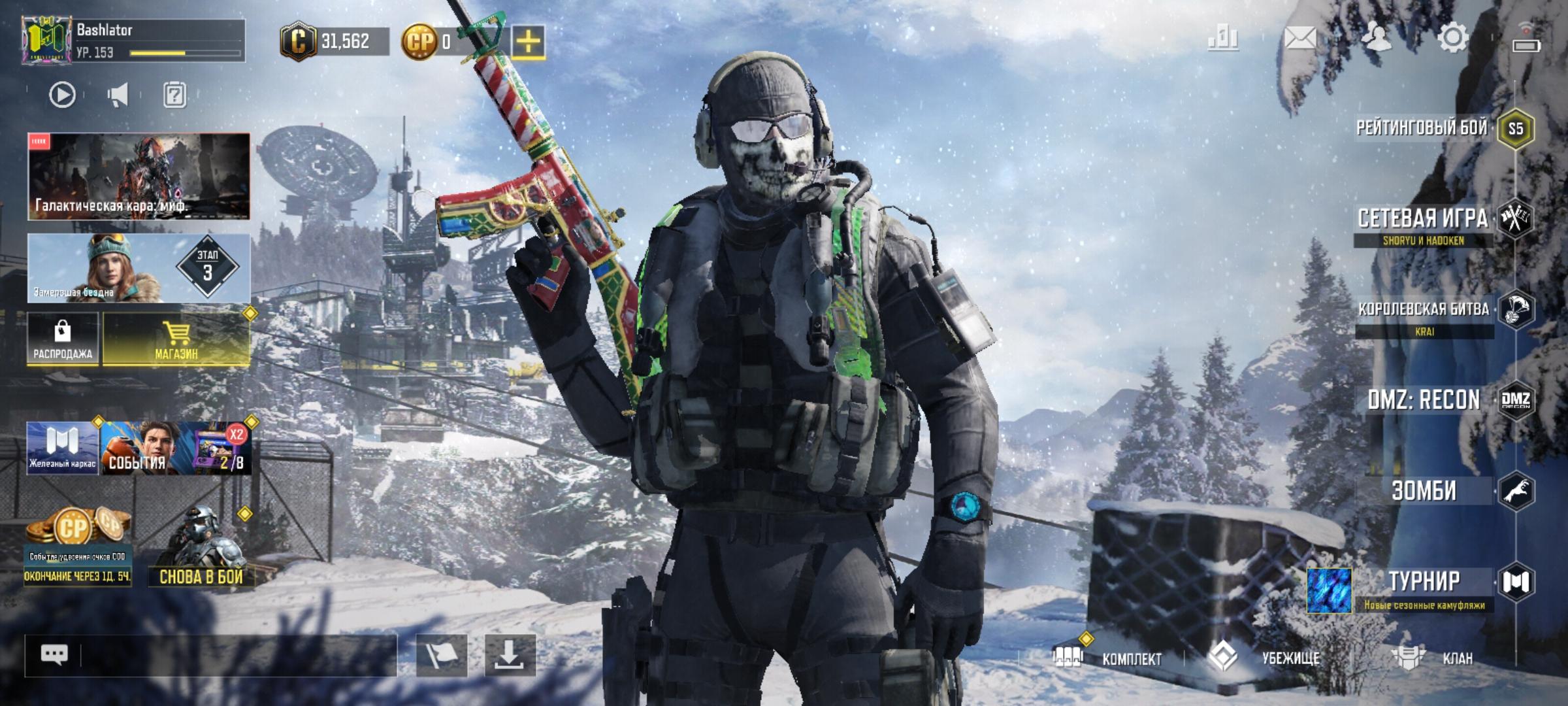1568x706 pixels.
Task: Add CP with the yellow plus button
Action: (x=528, y=42)
